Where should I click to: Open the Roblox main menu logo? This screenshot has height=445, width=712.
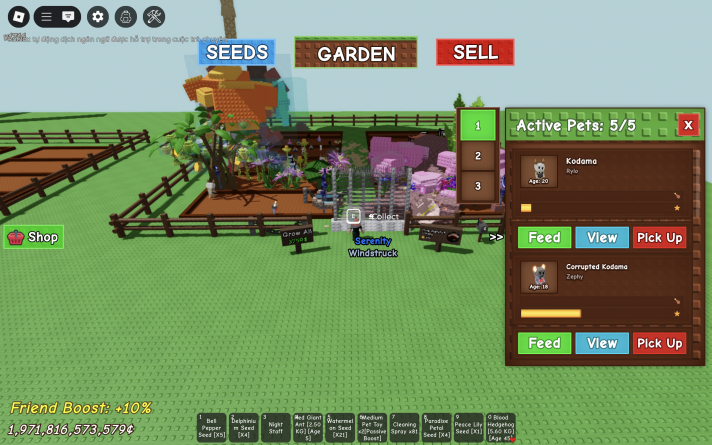tap(16, 16)
